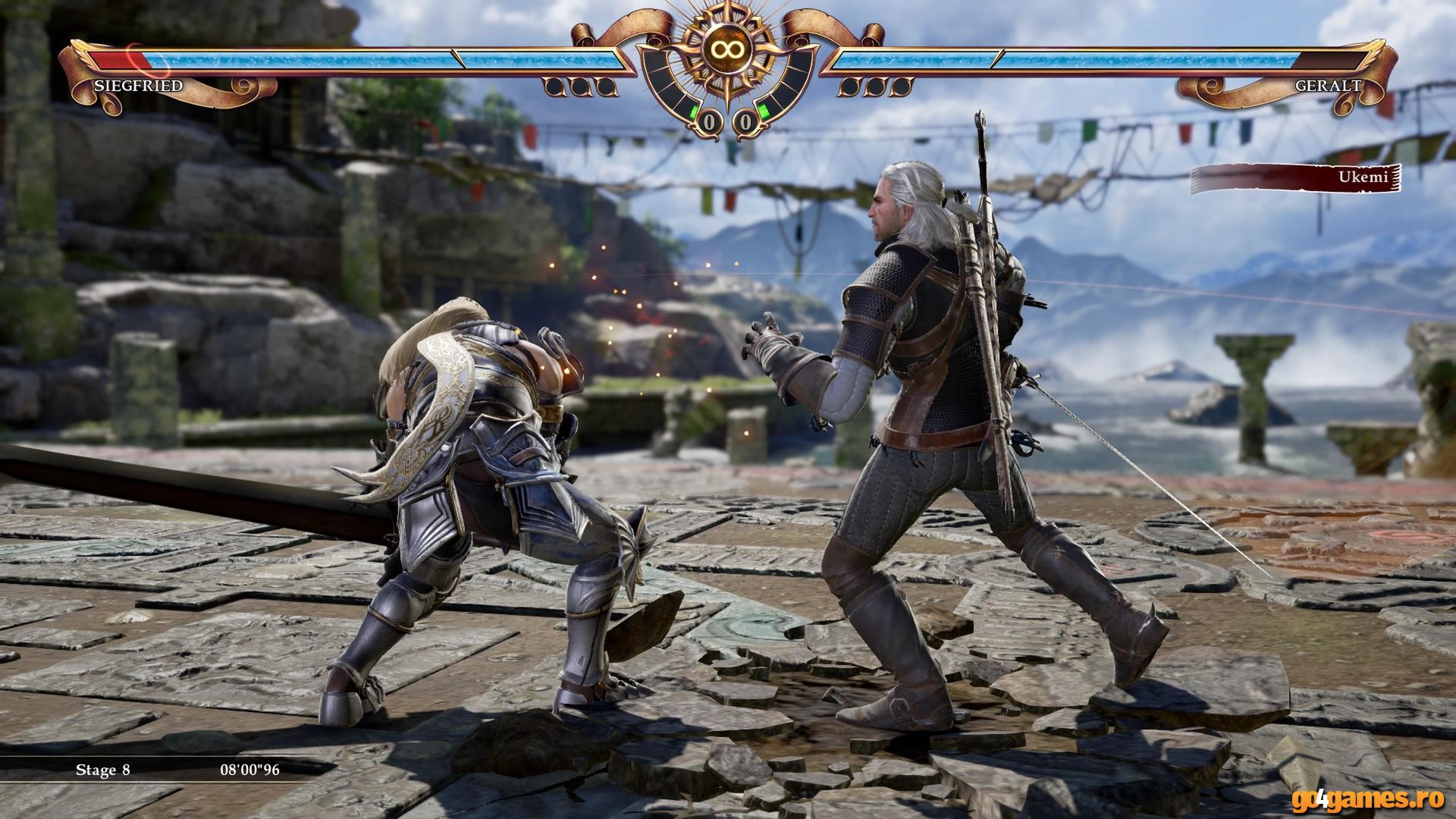This screenshot has height=819, width=1456.
Task: Select the Siegfried player name plate
Action: [x=139, y=86]
